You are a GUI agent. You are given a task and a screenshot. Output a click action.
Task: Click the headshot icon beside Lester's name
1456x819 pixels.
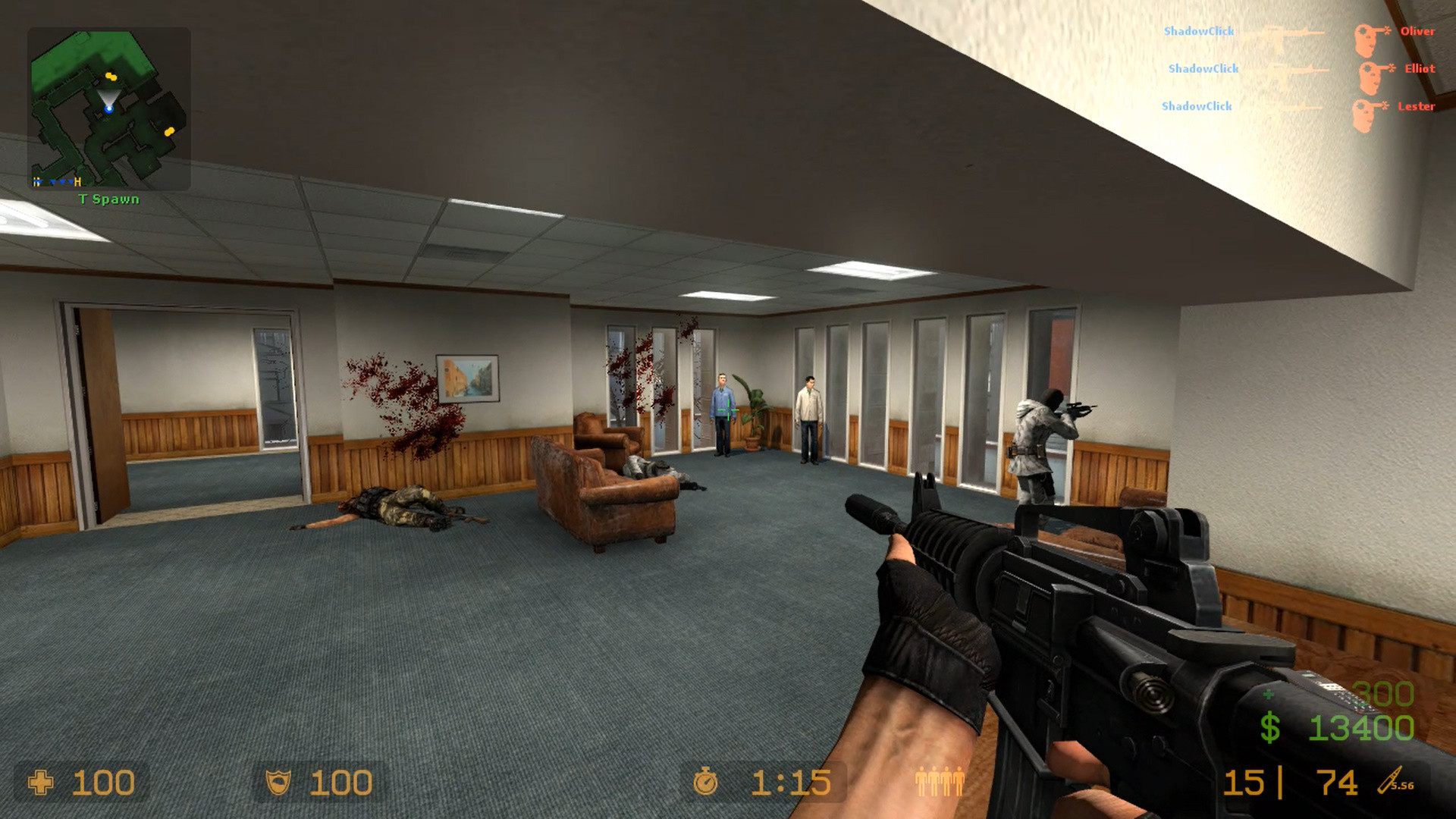tap(1363, 108)
